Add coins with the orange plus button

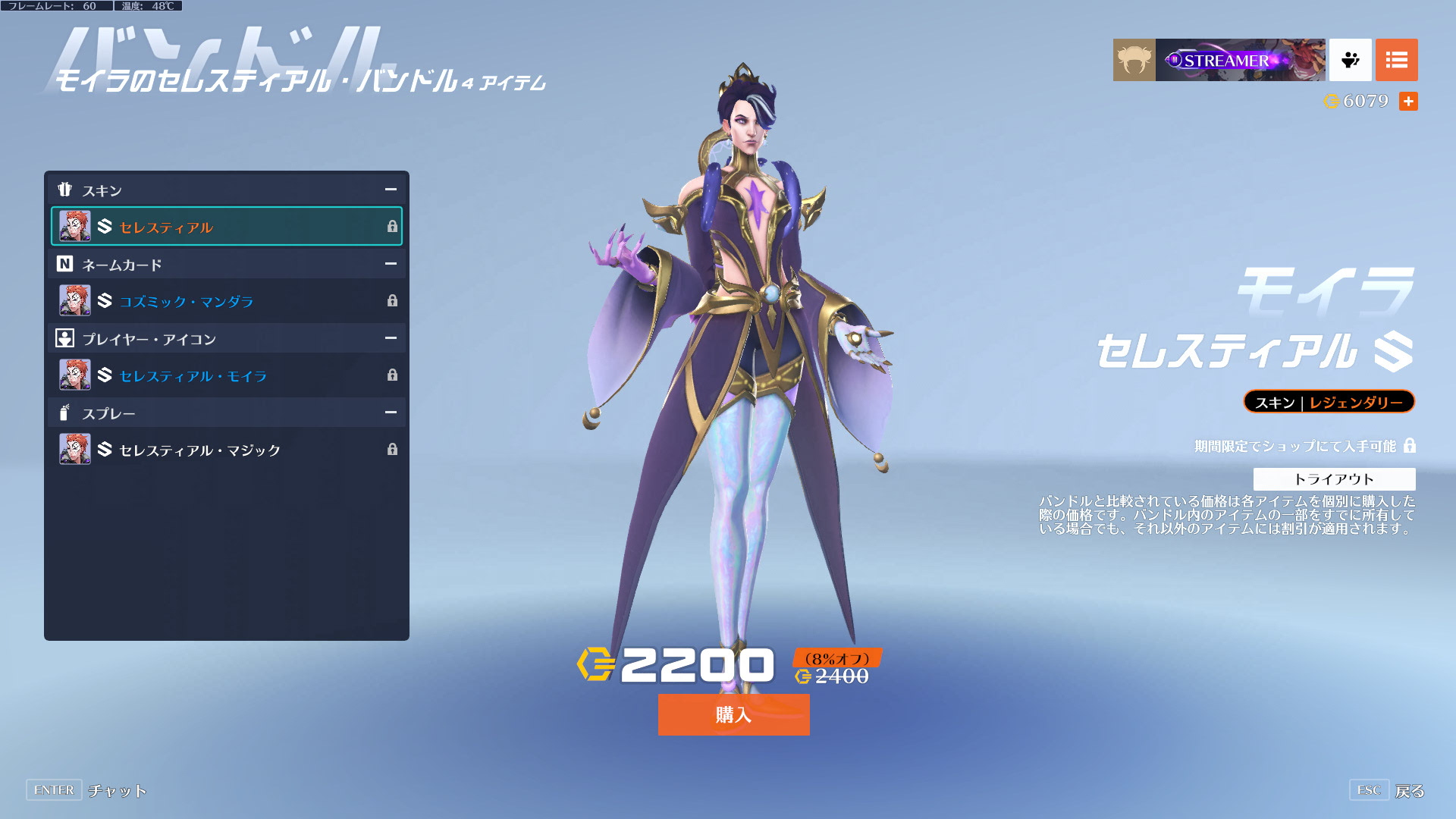click(1408, 101)
